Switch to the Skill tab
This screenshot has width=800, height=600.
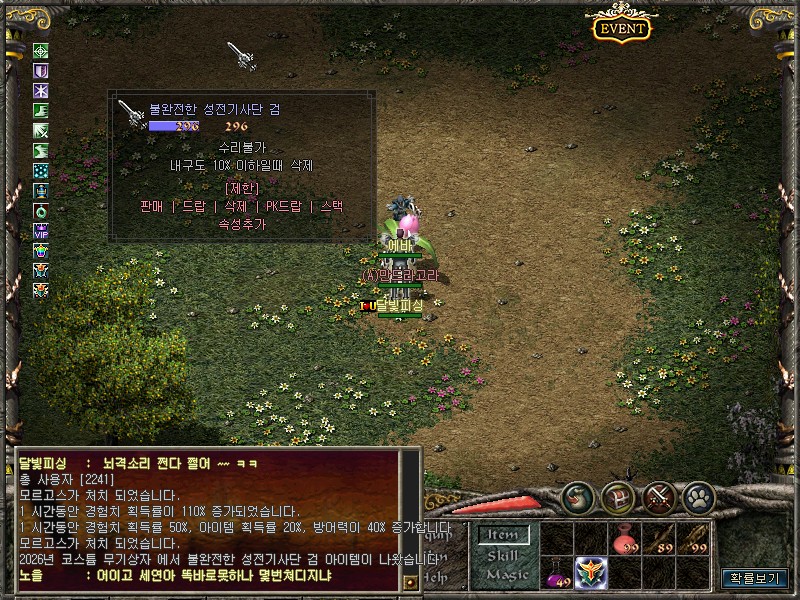[503, 555]
